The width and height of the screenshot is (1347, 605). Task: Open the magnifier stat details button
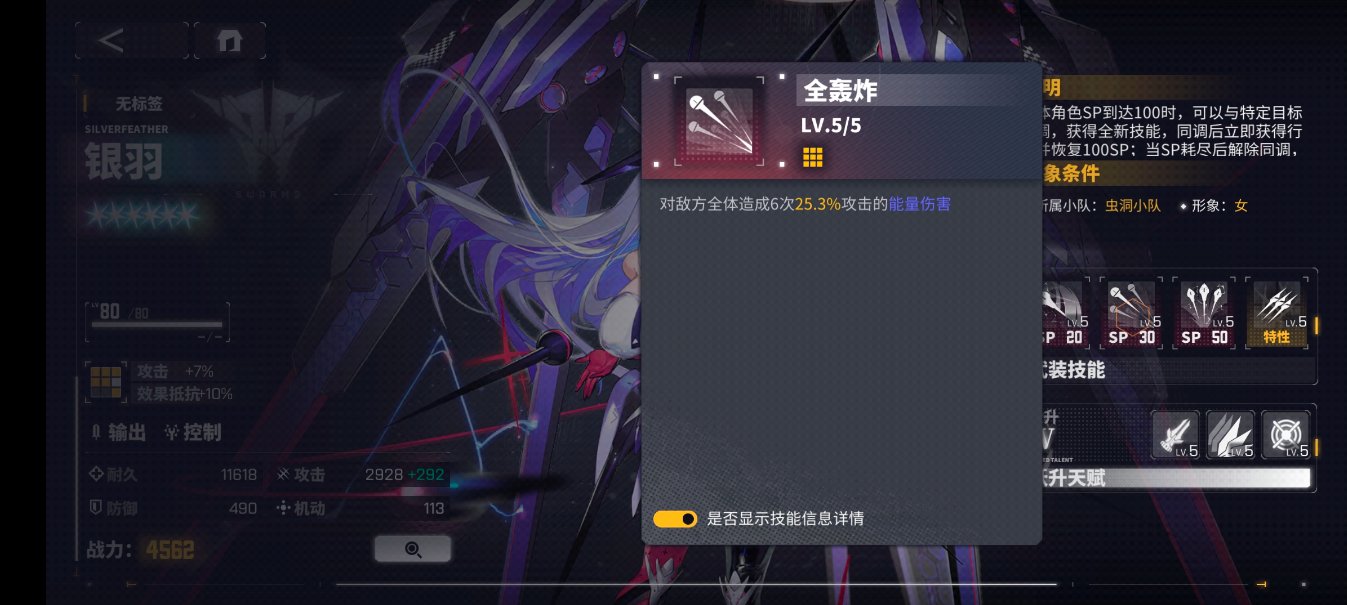coord(412,549)
